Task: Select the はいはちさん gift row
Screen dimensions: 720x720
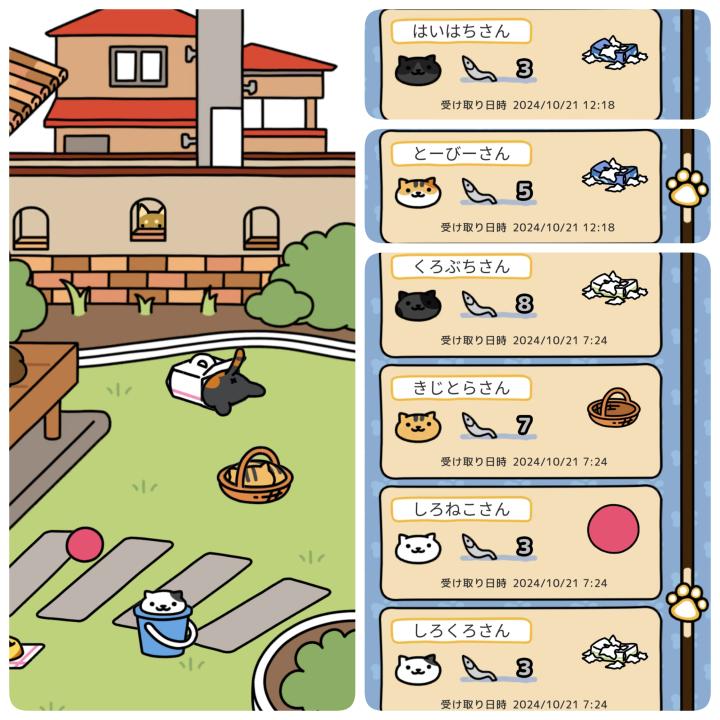Action: point(520,64)
